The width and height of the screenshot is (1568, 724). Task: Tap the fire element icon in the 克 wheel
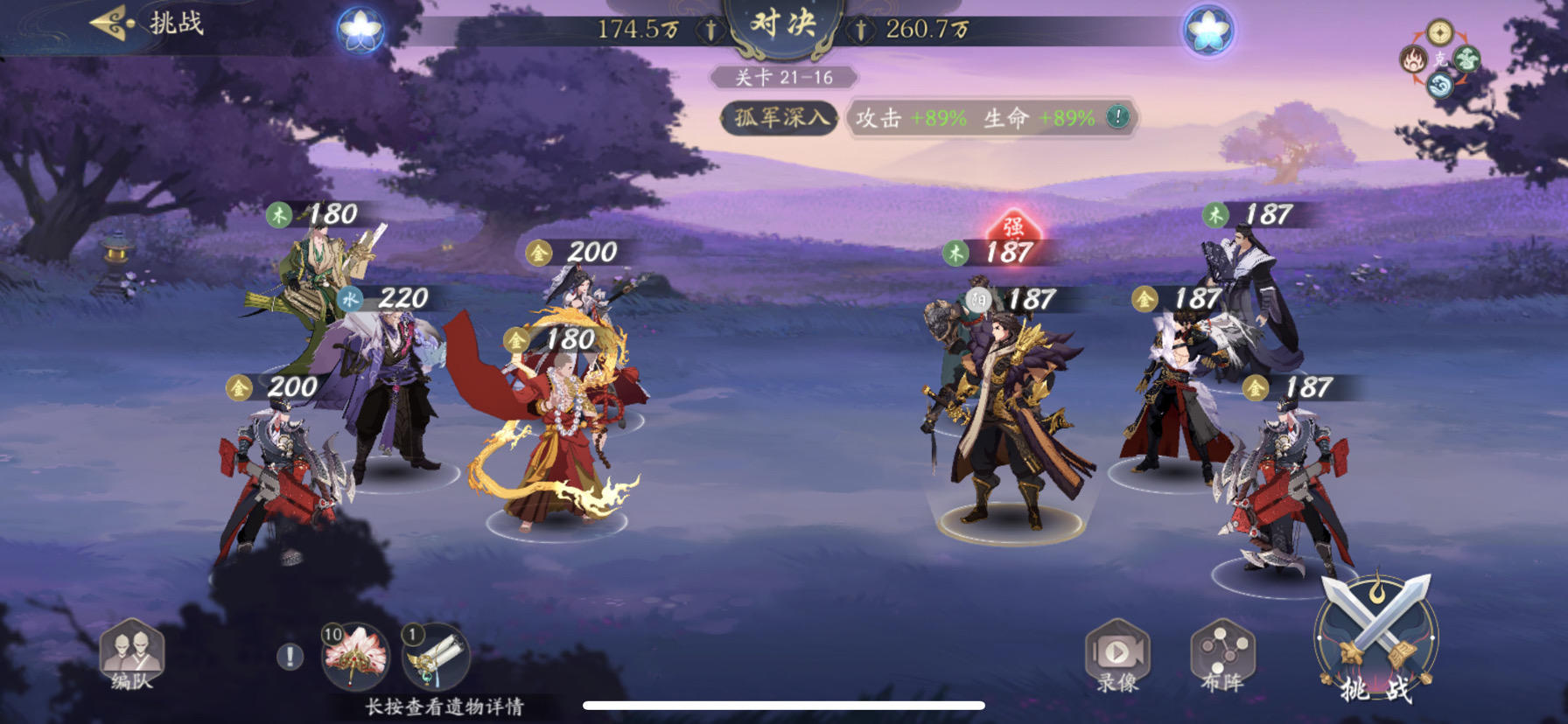click(1414, 59)
